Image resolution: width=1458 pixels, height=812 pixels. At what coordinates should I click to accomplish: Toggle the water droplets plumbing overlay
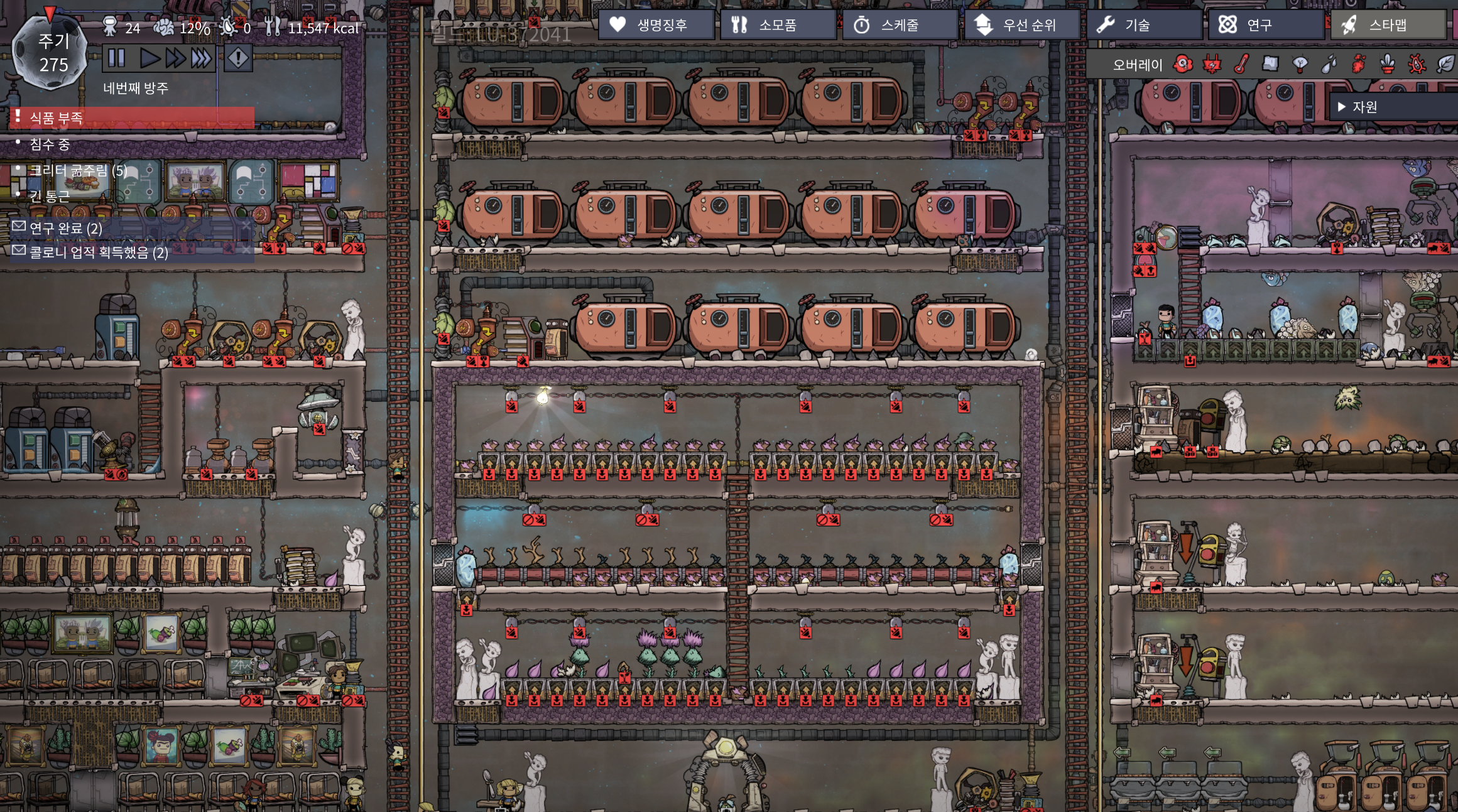(1329, 64)
